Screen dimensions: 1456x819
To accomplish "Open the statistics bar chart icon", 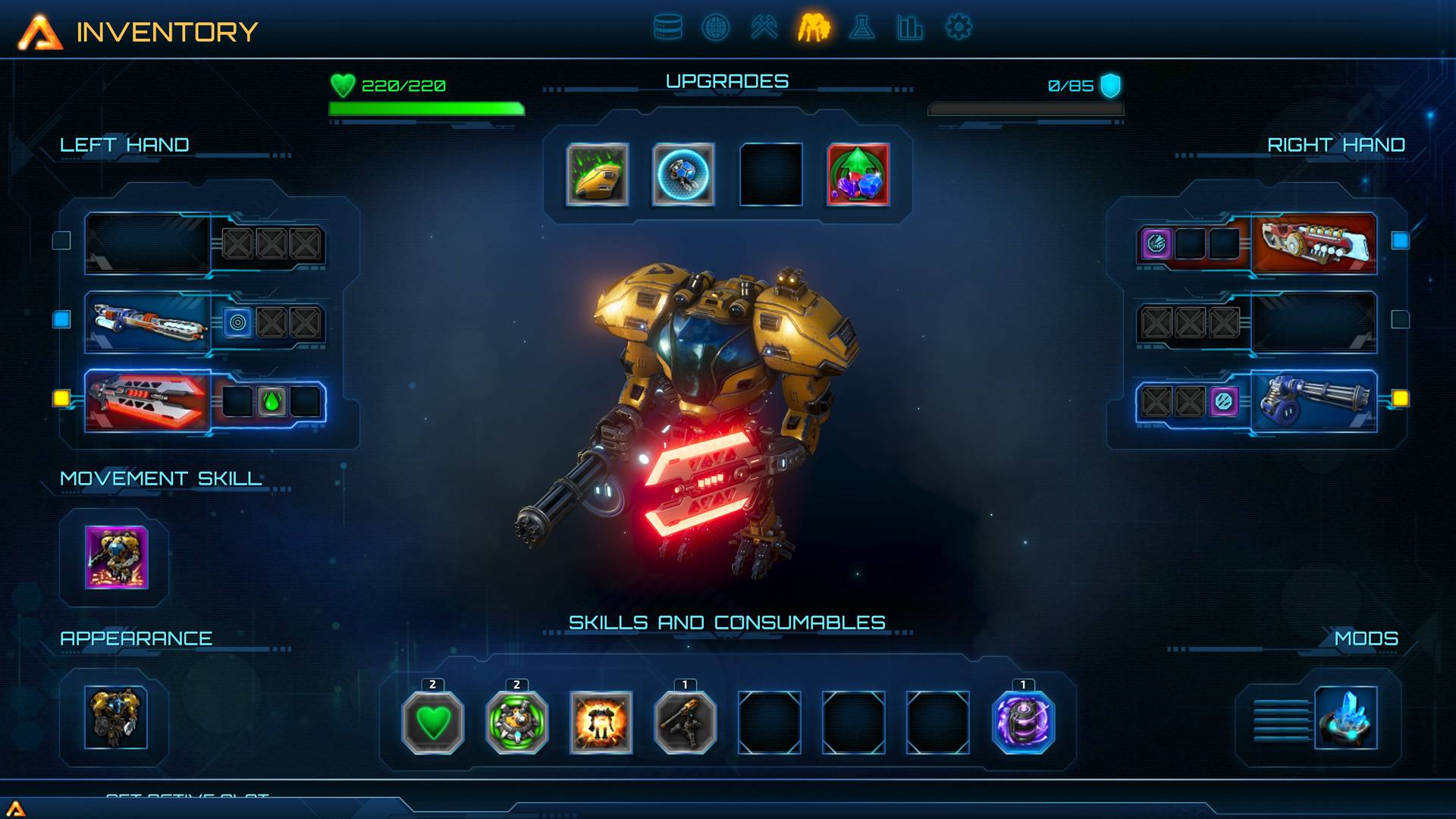I will (908, 26).
